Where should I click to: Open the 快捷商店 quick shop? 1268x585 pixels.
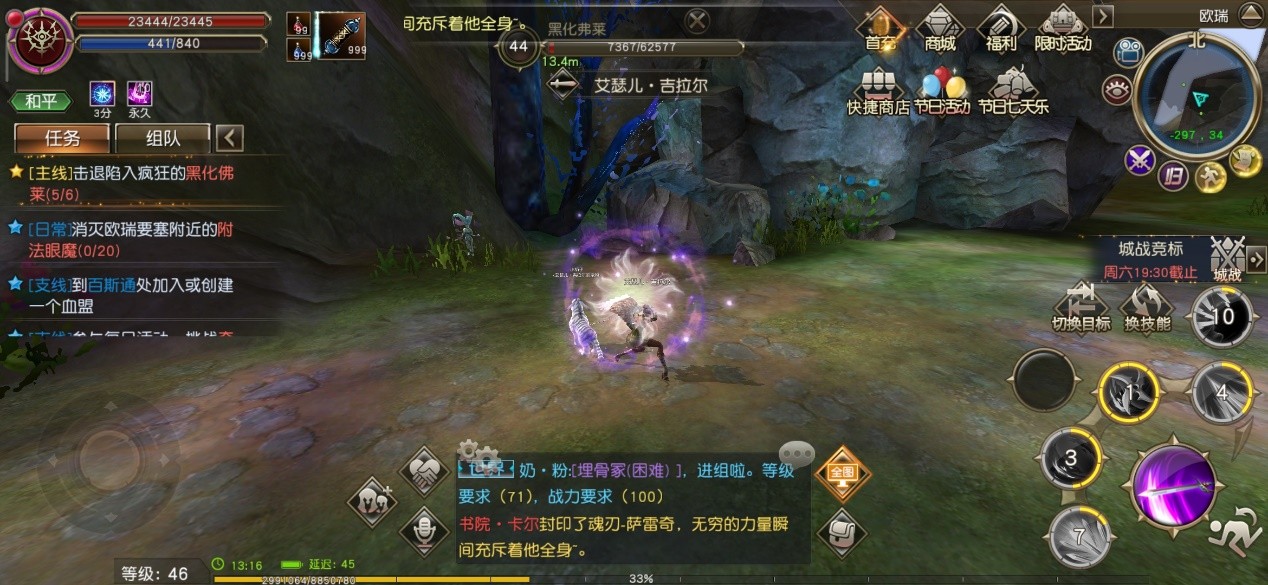click(x=877, y=90)
